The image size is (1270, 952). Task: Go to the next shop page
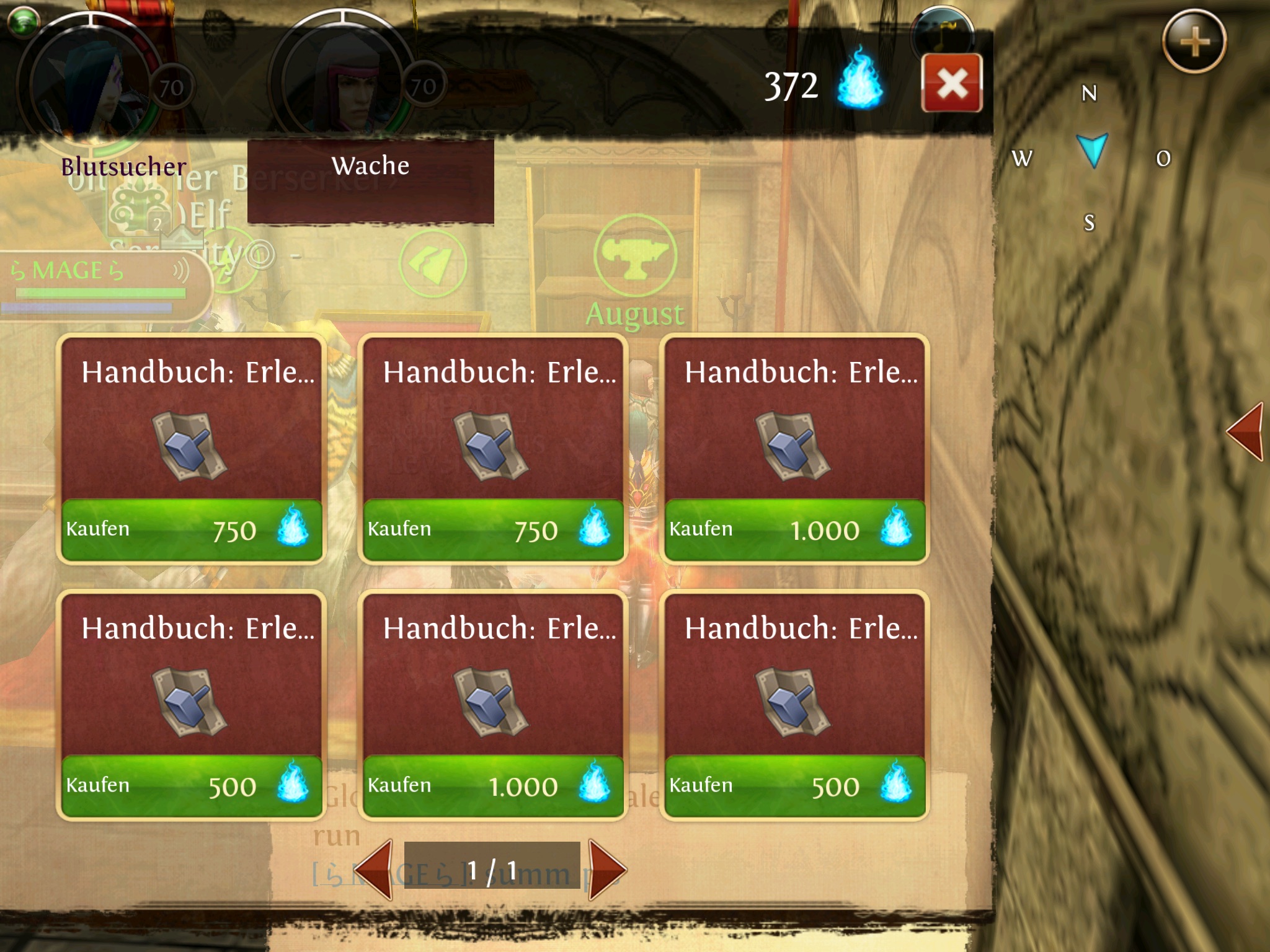(605, 869)
